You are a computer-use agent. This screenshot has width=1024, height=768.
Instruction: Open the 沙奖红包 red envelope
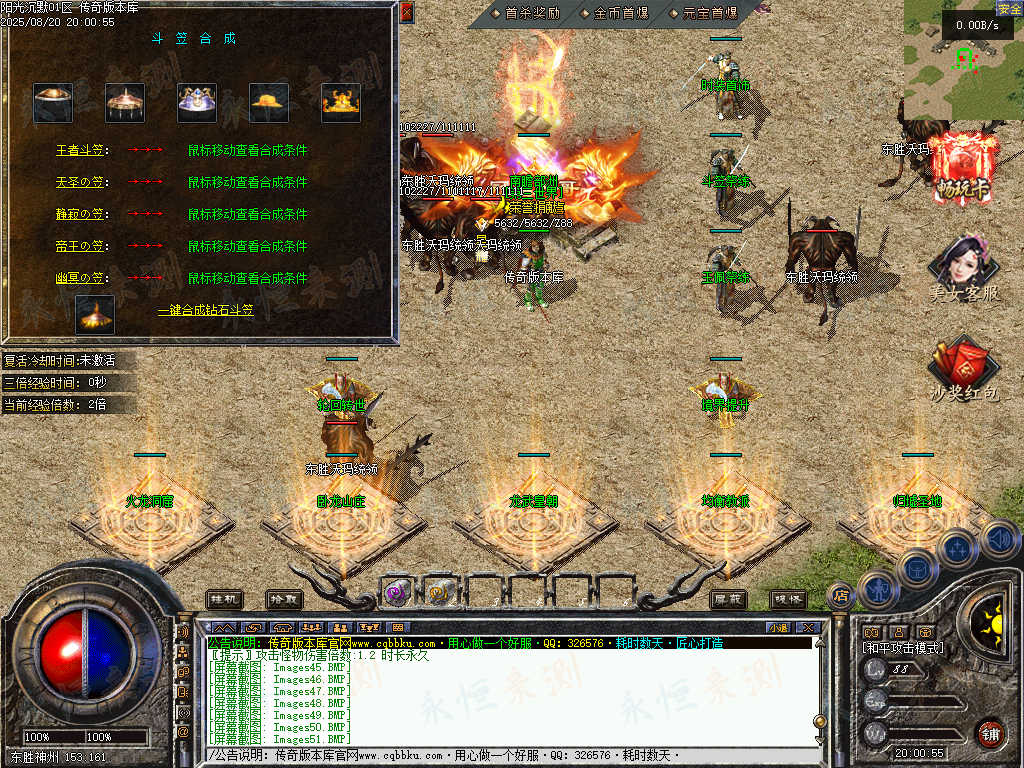coord(964,370)
